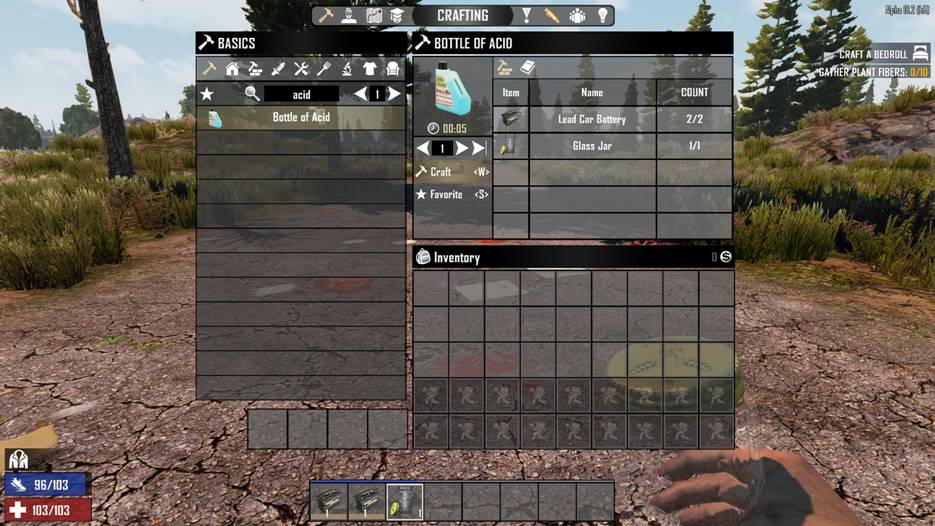935x526 pixels.
Task: Click the recipe search field containing 'acid'
Action: coord(301,94)
